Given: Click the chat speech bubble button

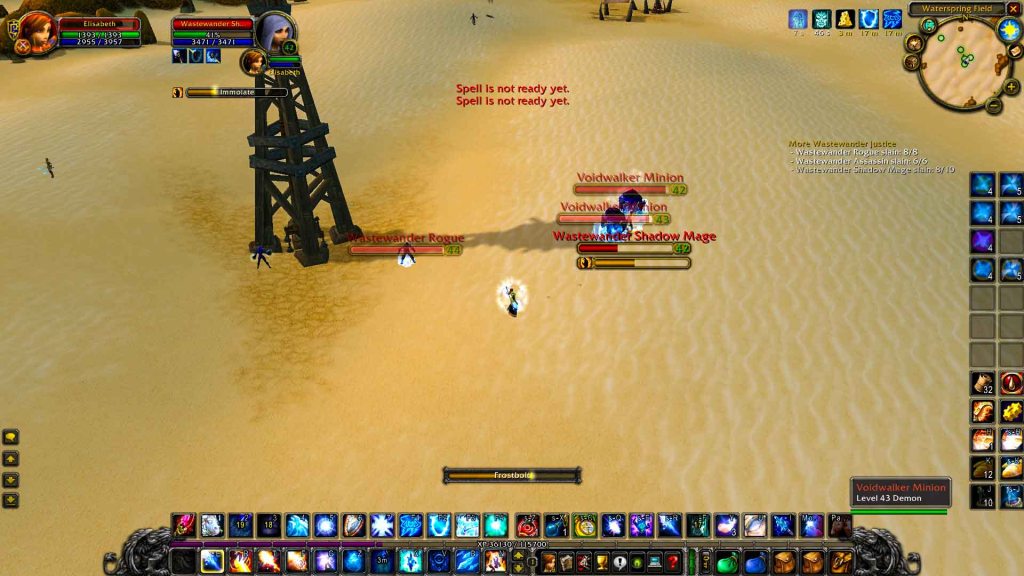Looking at the screenshot, I should pyautogui.click(x=11, y=437).
